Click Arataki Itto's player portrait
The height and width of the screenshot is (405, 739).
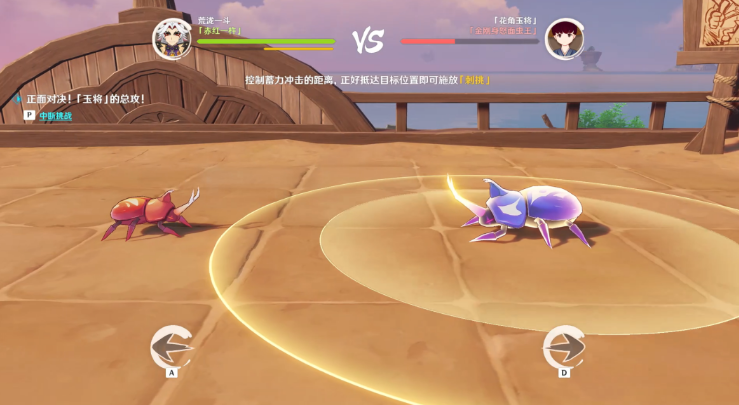point(172,39)
